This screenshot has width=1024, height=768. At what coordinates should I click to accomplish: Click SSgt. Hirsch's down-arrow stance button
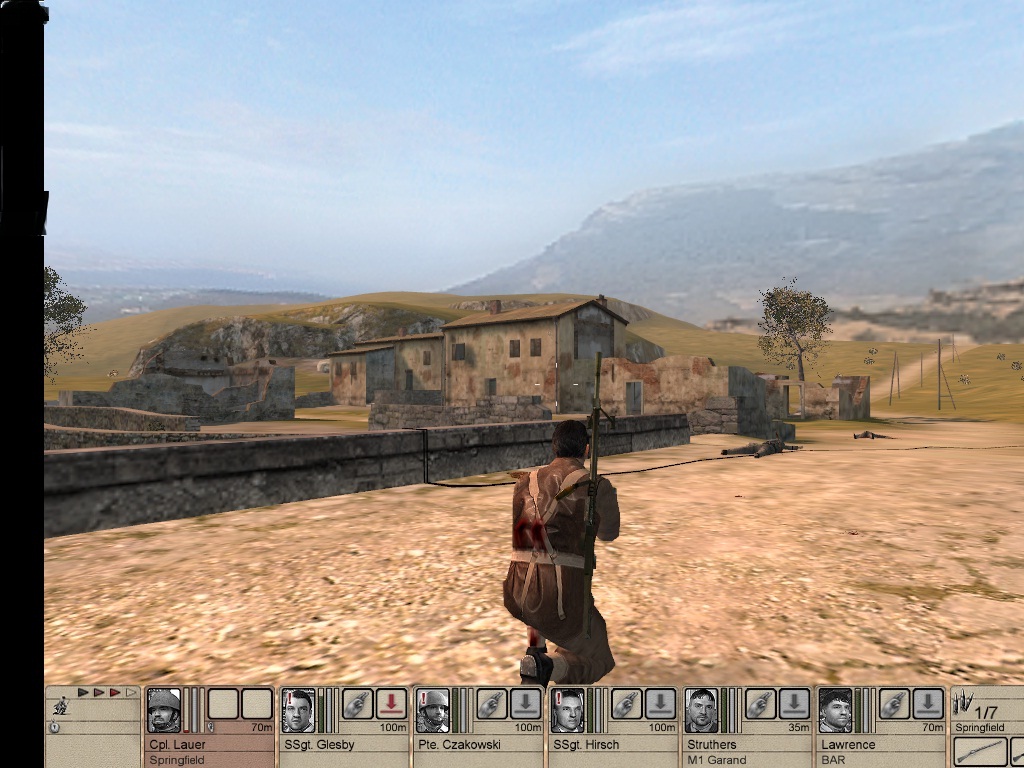[x=660, y=704]
